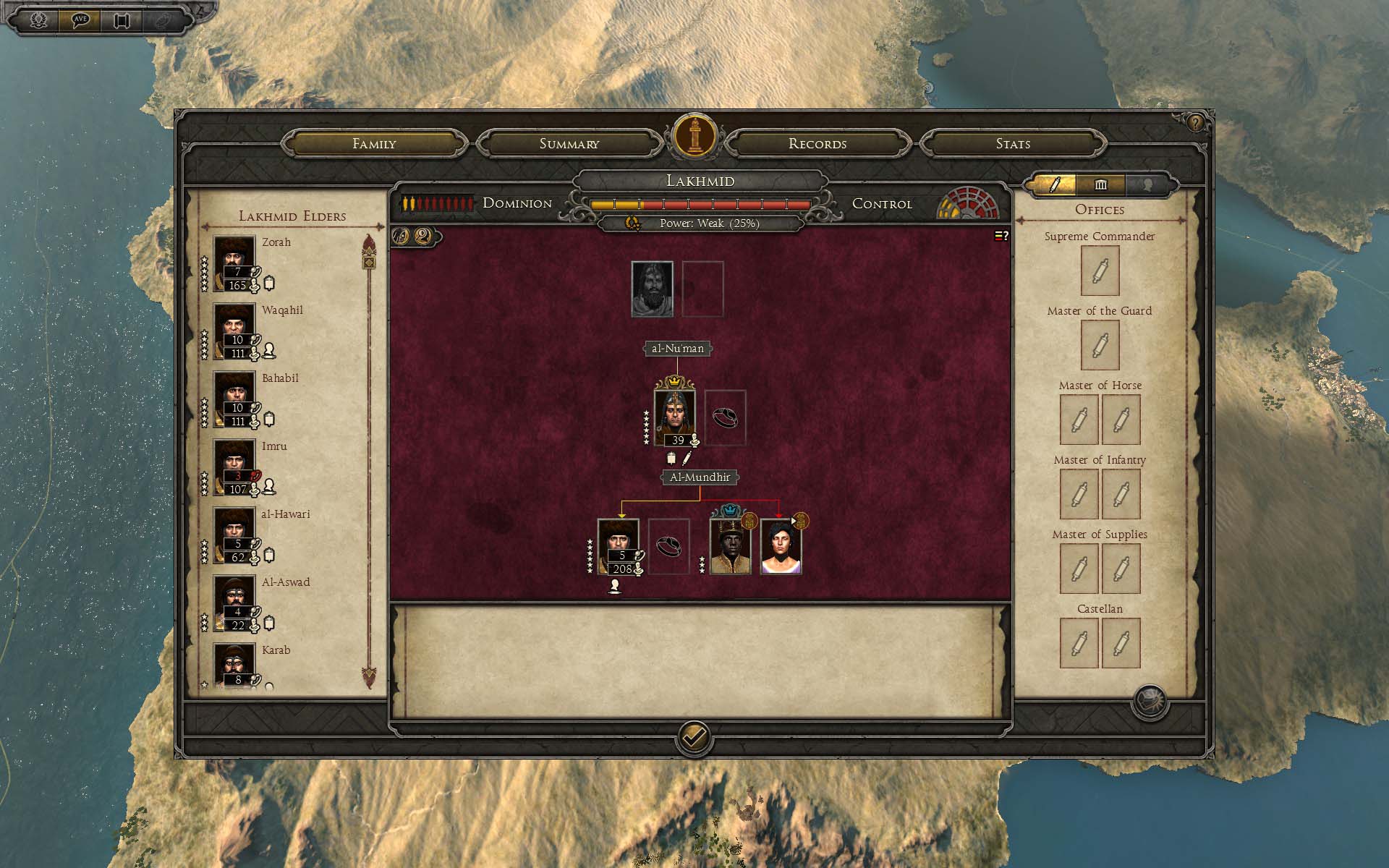1389x868 pixels.
Task: Click the Supreme Commander office slot
Action: [1100, 271]
